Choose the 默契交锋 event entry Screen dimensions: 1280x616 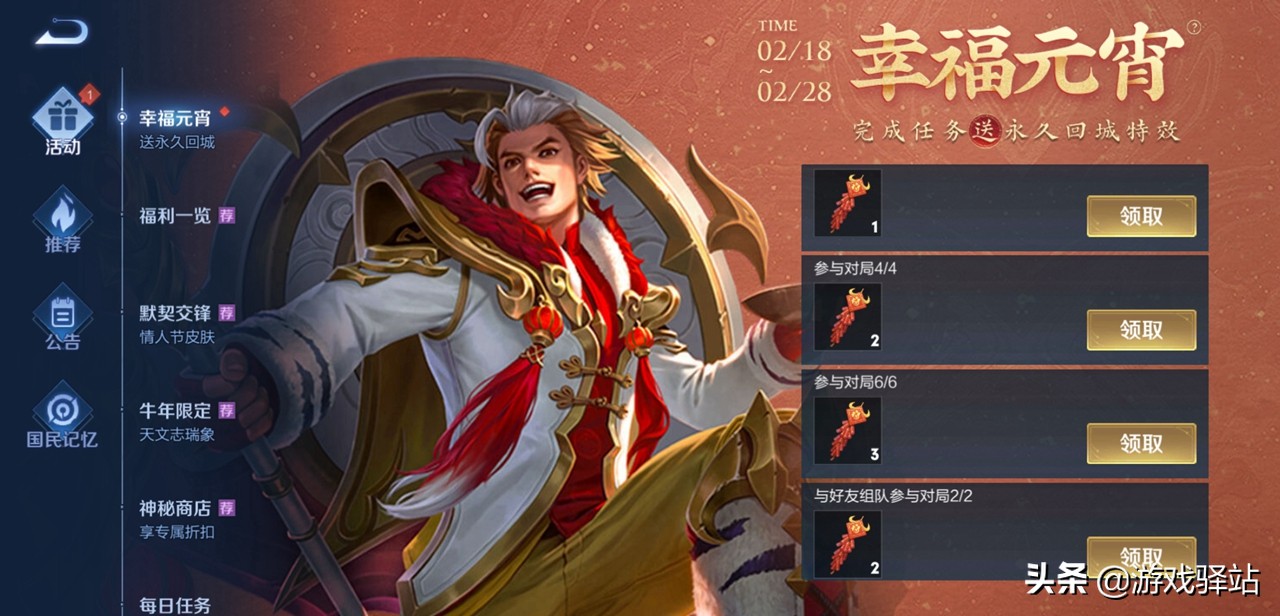(x=176, y=322)
